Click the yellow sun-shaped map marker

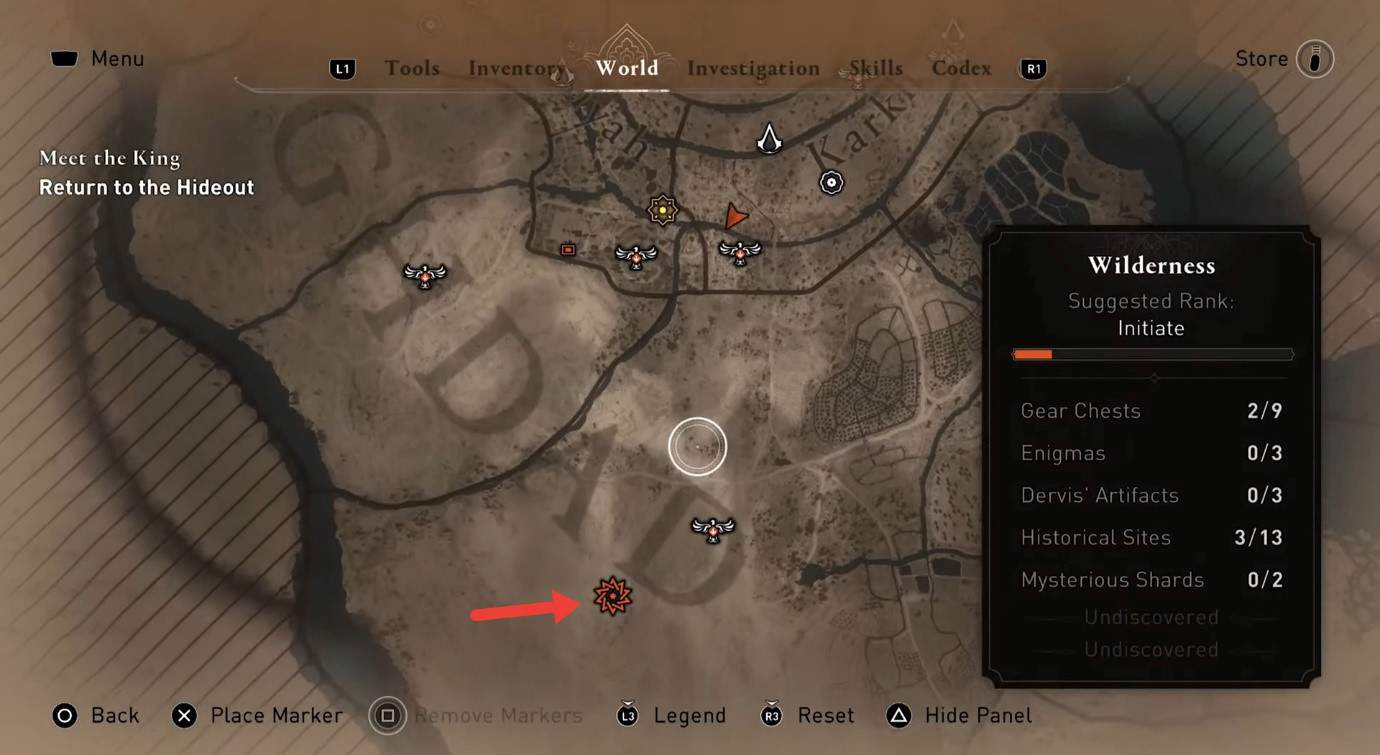click(662, 210)
